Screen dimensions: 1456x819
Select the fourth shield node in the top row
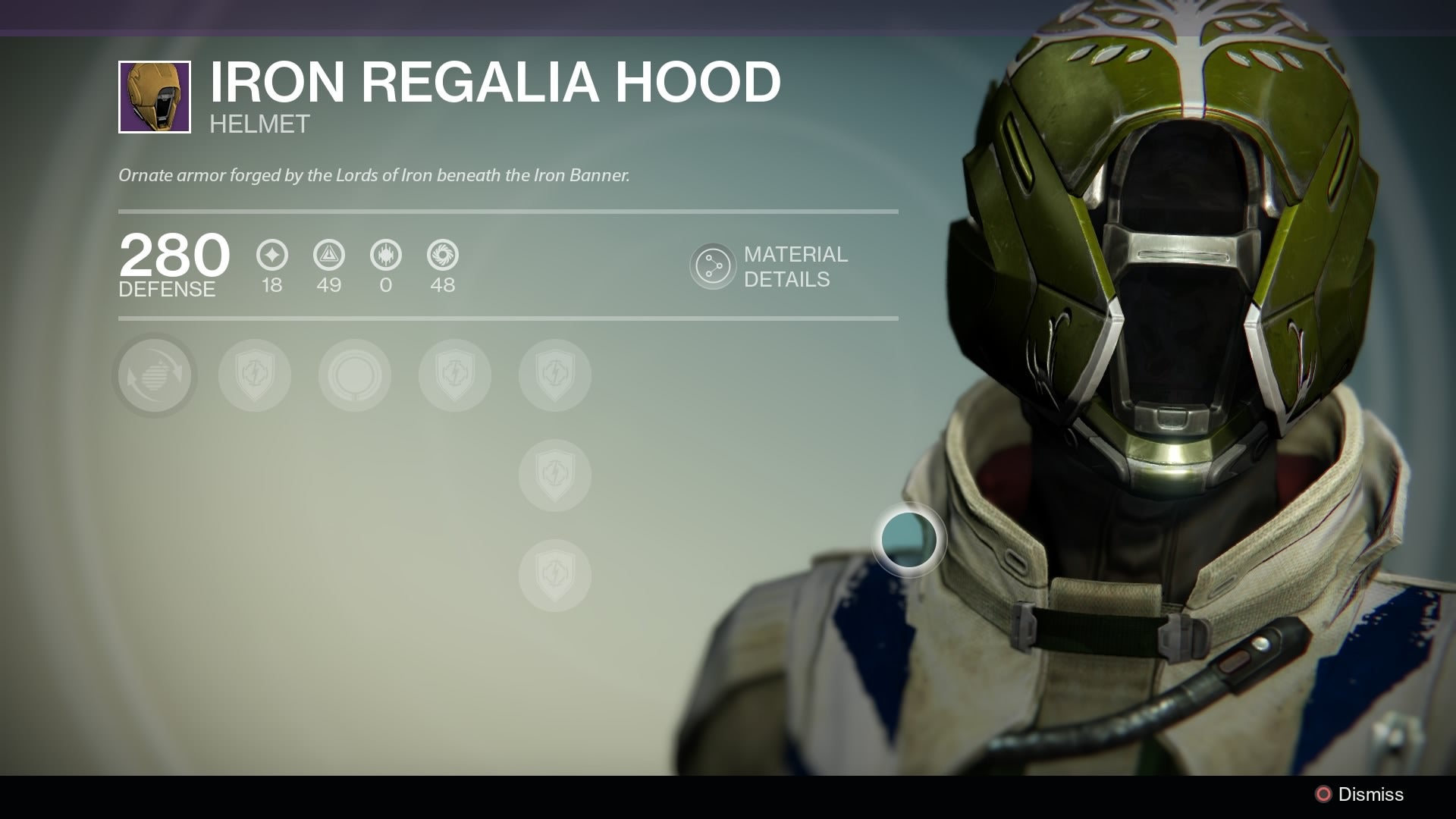[454, 375]
